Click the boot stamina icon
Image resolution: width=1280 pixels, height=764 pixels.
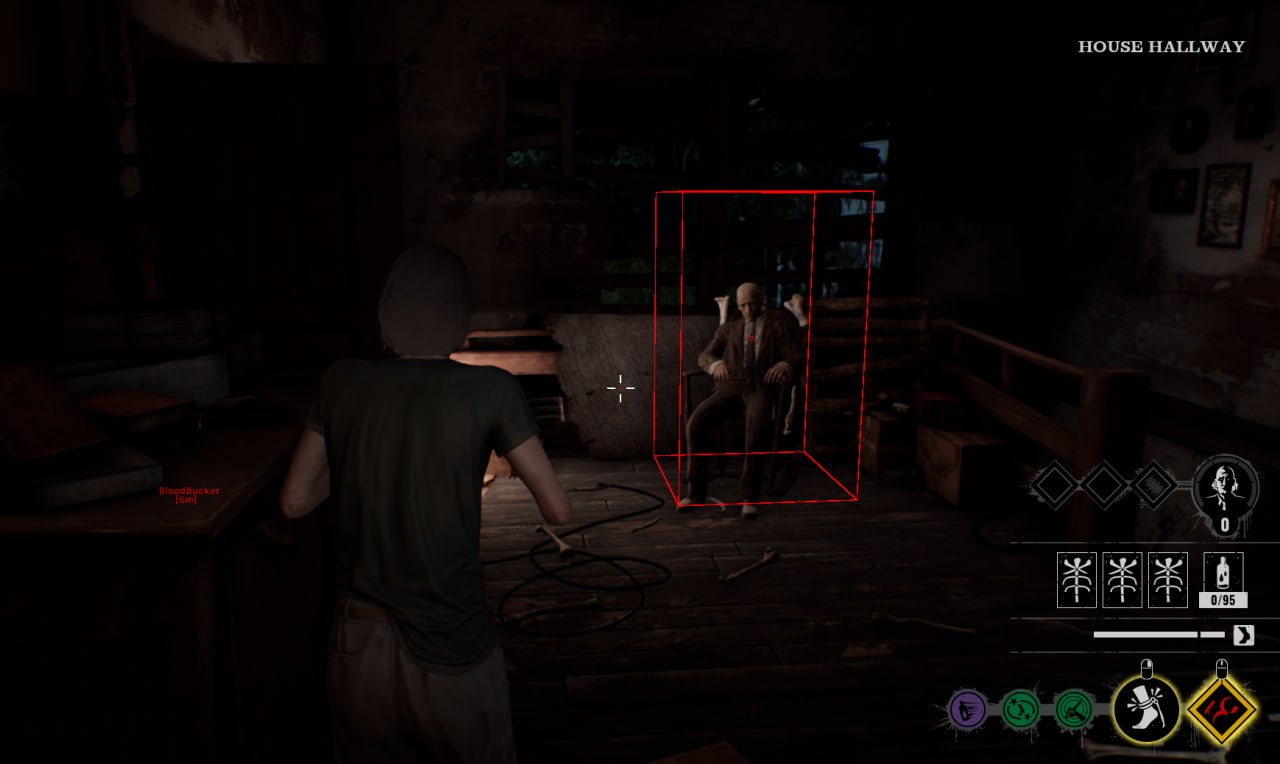pos(1243,635)
